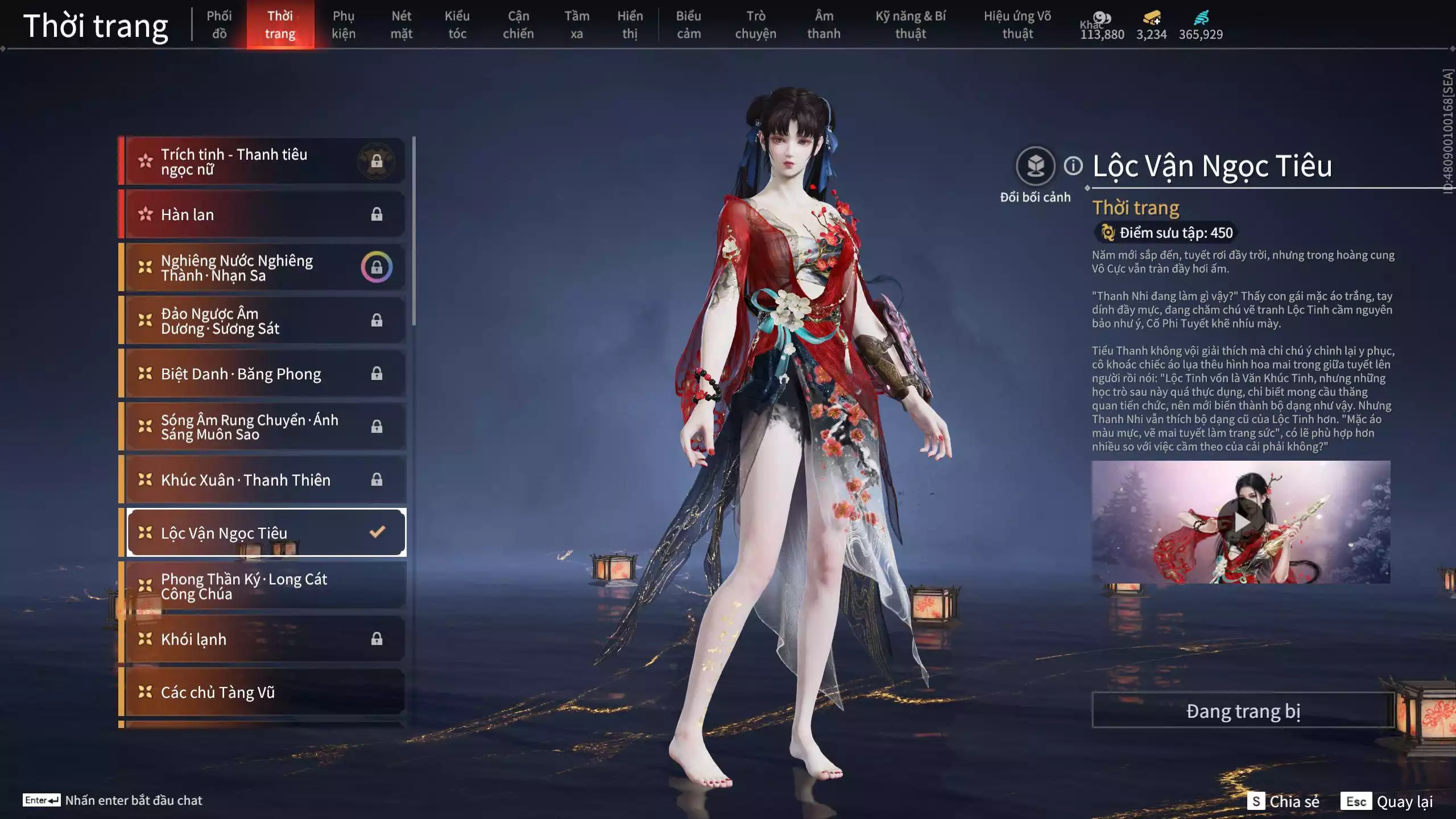Open the Cận chiến category
Screen dimensions: 1456x819
[x=518, y=25]
